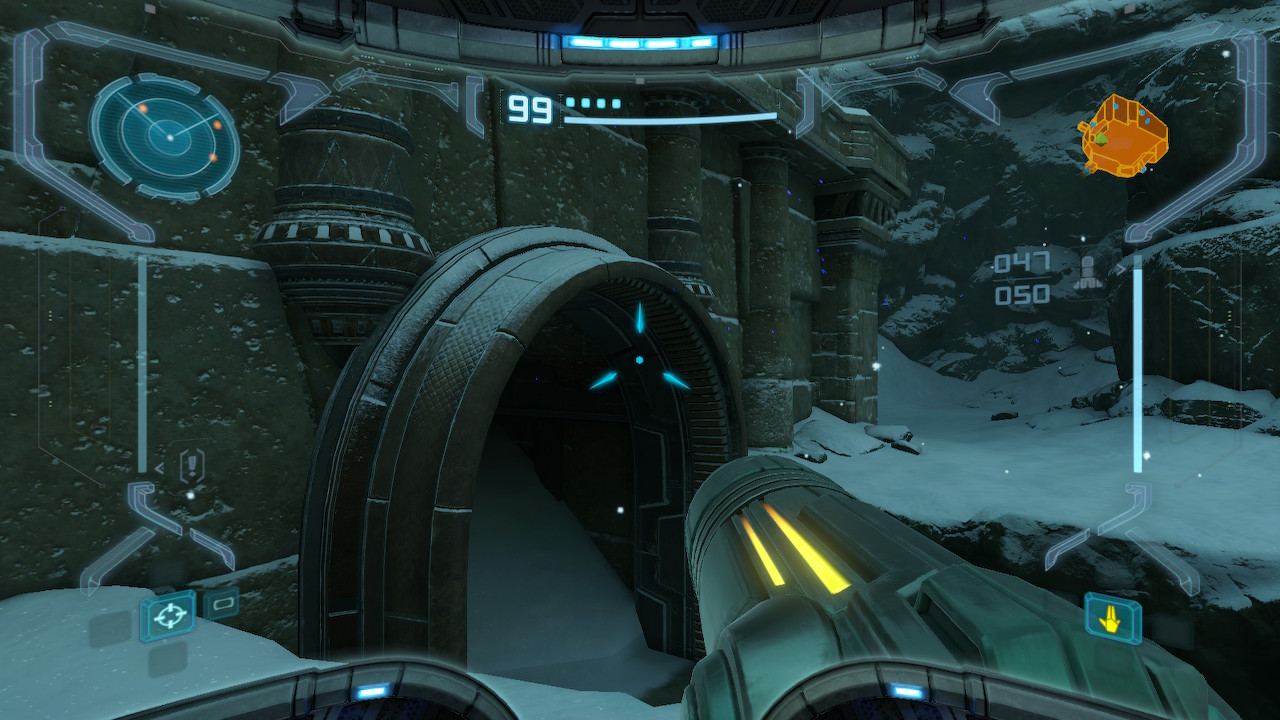Choose the yellow Power Beam icon
Screen dimensions: 1280x720
[1111, 617]
